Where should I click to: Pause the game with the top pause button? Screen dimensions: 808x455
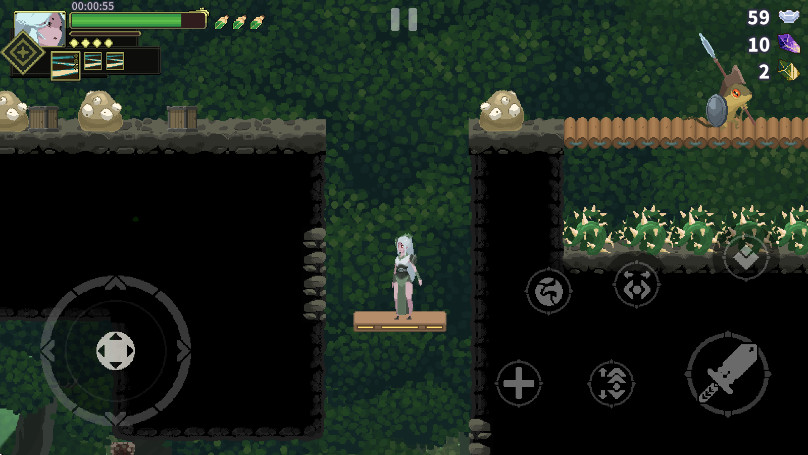pos(404,19)
